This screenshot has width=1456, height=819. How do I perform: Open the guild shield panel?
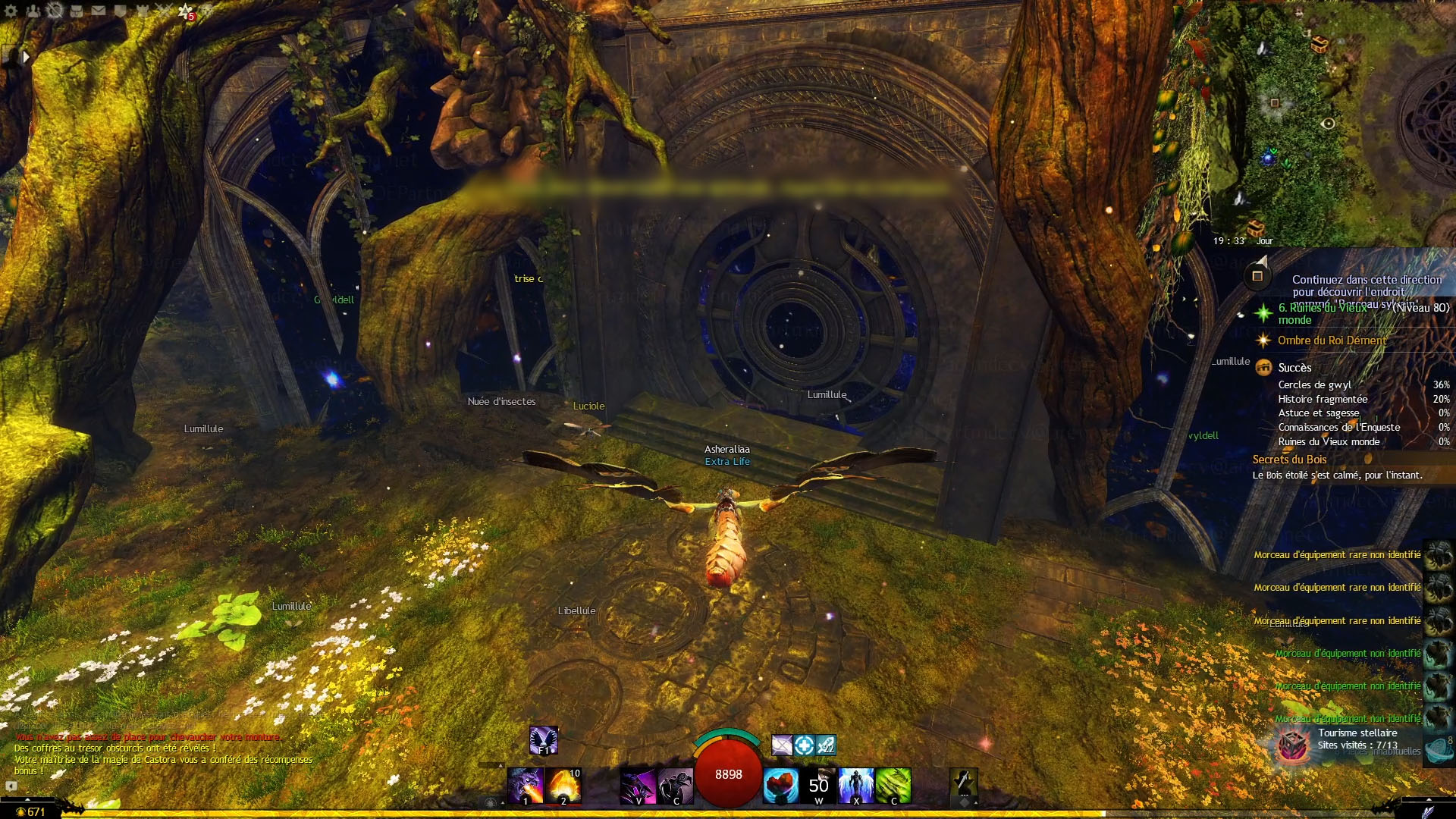click(120, 11)
